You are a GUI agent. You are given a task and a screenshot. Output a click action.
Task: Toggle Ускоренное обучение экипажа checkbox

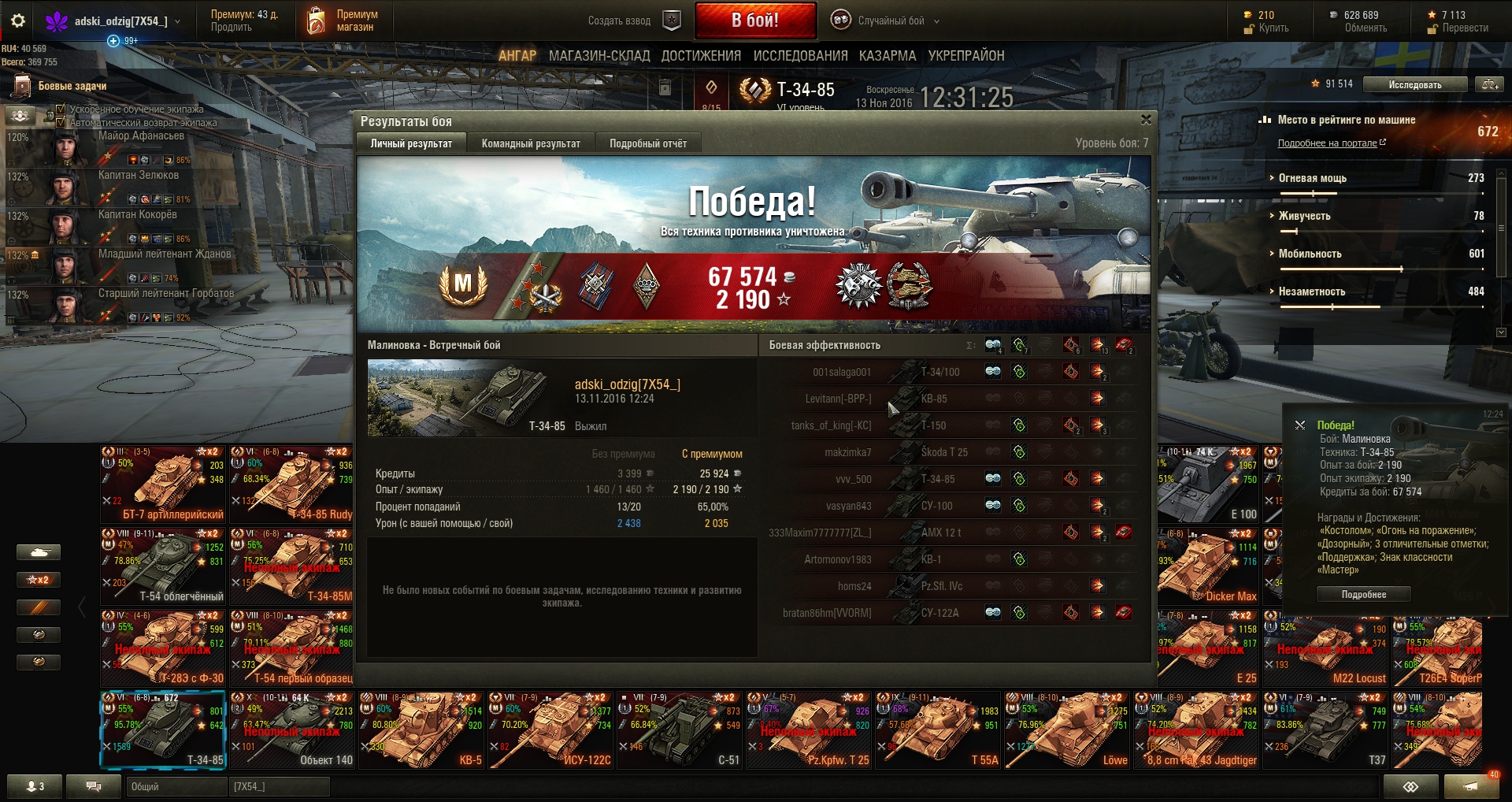tap(61, 110)
